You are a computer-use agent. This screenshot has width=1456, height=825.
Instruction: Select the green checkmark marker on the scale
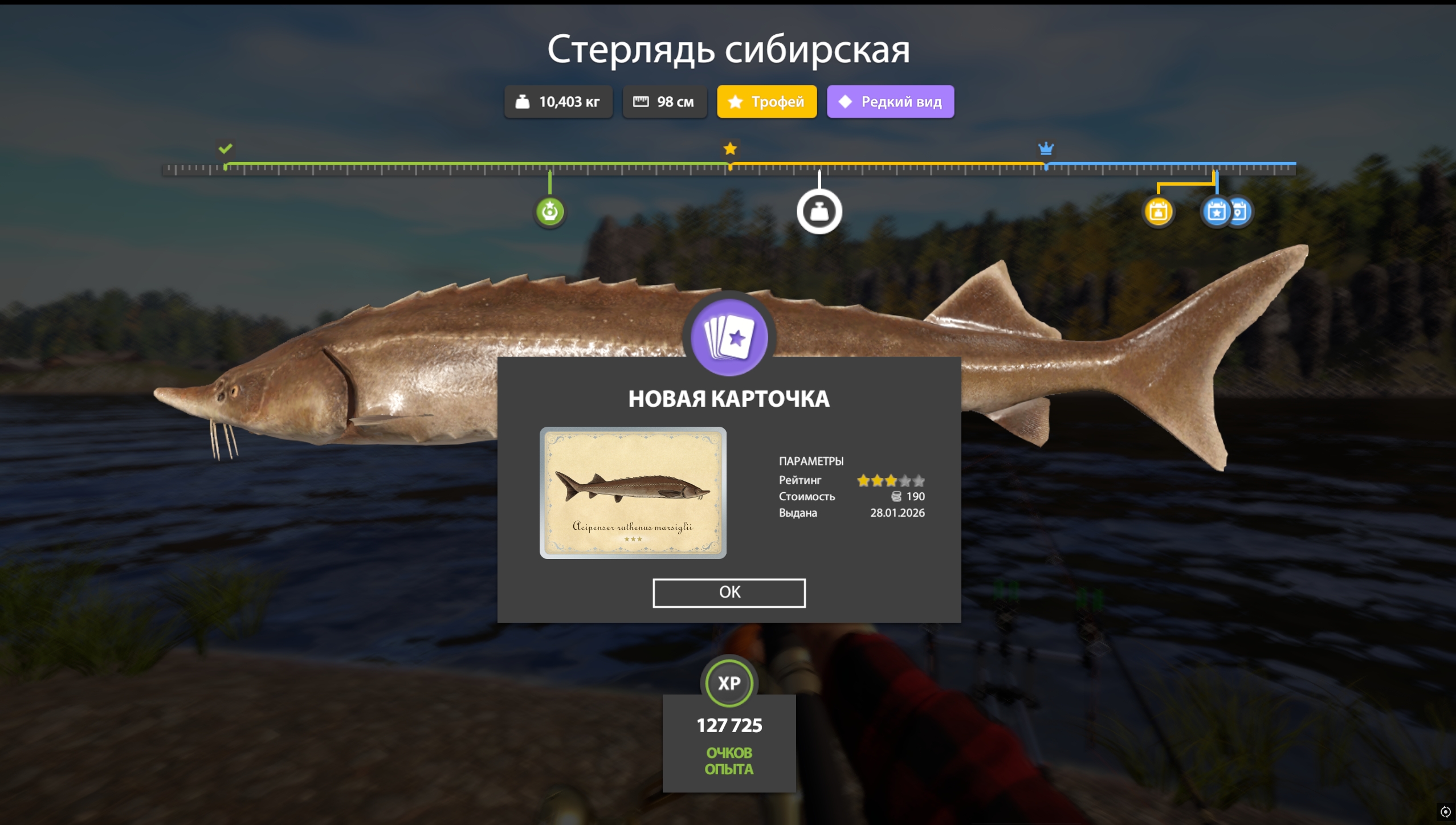click(x=226, y=149)
